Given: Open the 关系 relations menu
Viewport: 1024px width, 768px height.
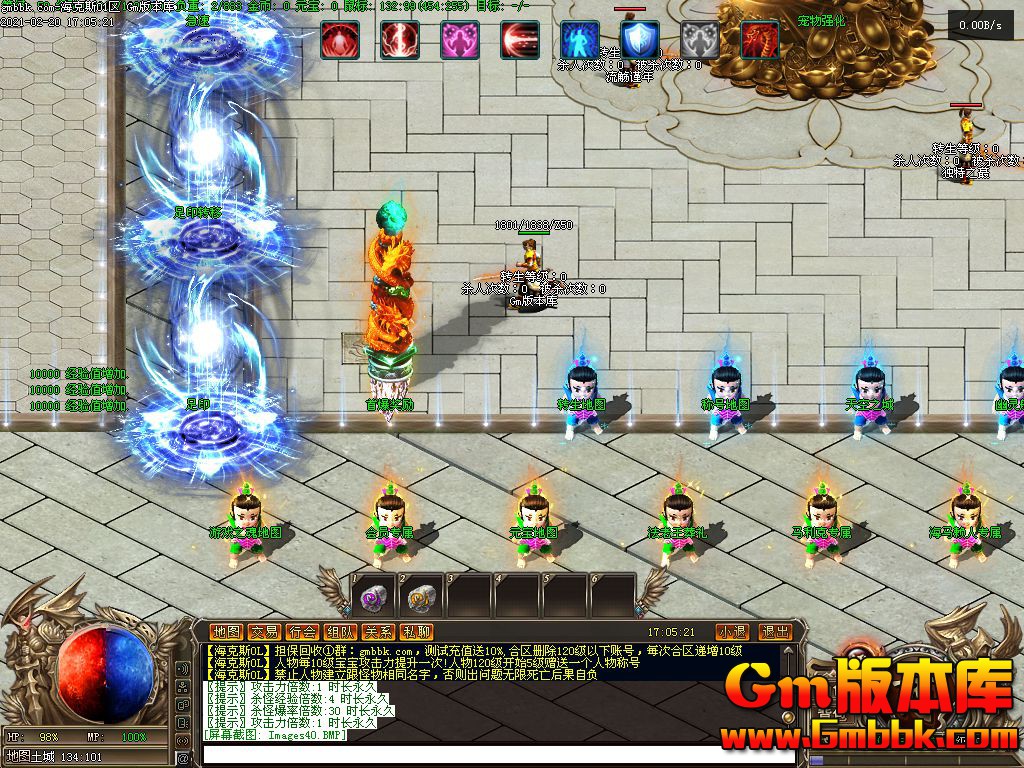Looking at the screenshot, I should click(378, 632).
